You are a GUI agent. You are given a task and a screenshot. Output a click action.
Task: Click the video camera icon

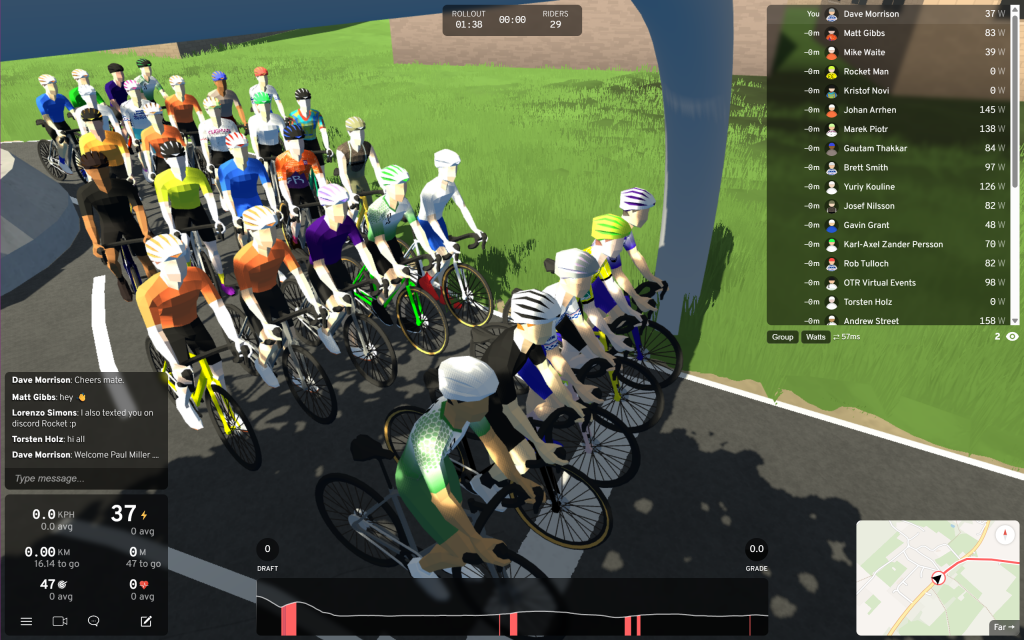coord(60,621)
